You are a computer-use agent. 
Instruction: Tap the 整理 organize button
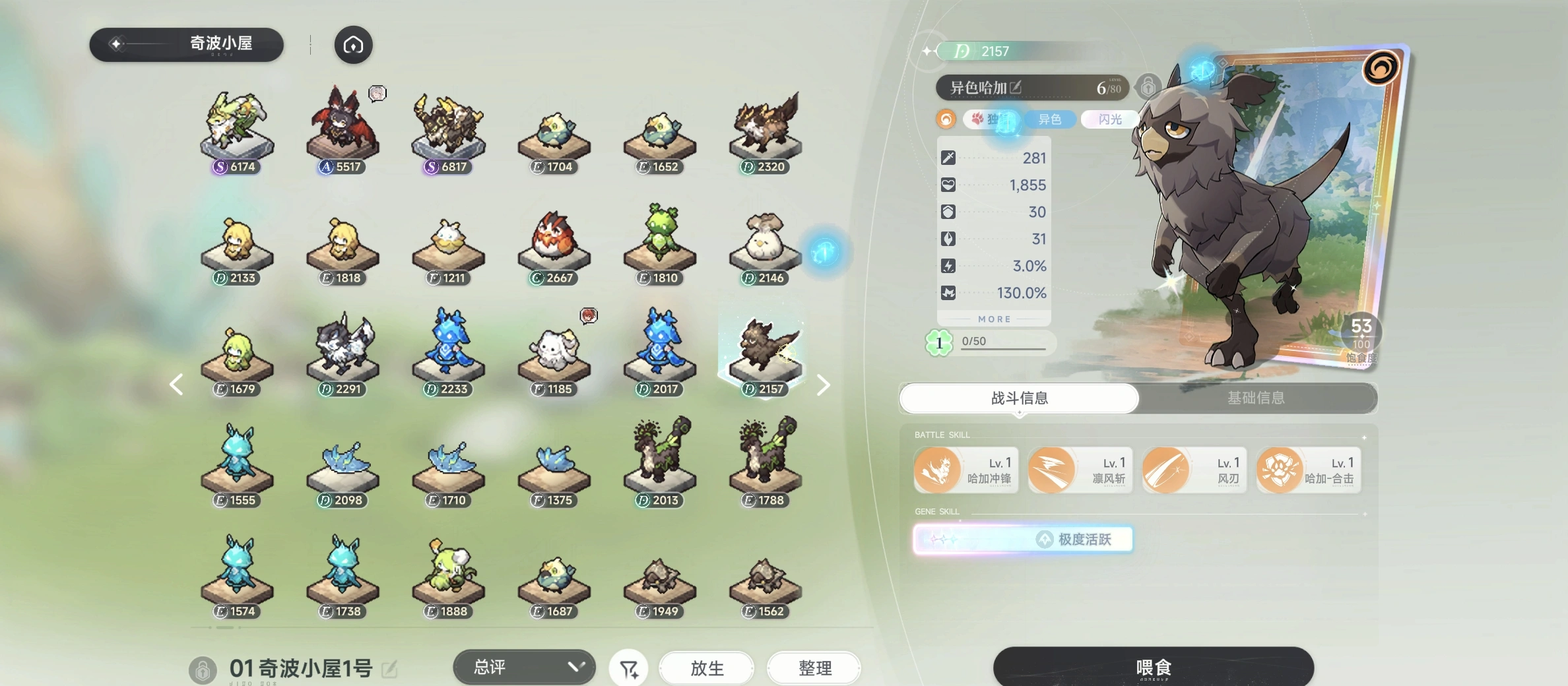click(x=814, y=668)
